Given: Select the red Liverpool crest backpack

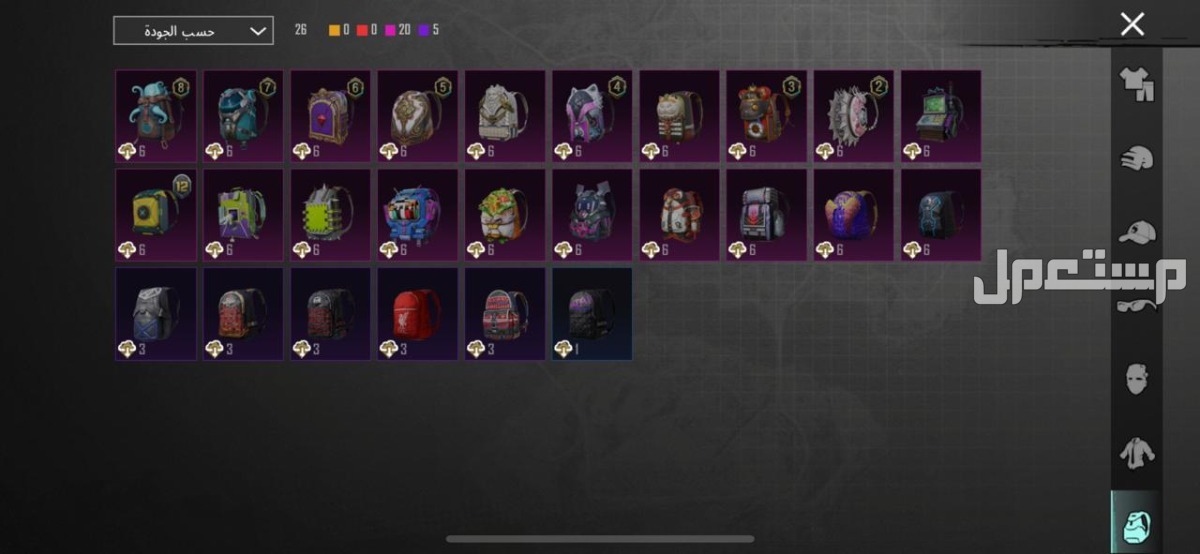Looking at the screenshot, I should (417, 313).
